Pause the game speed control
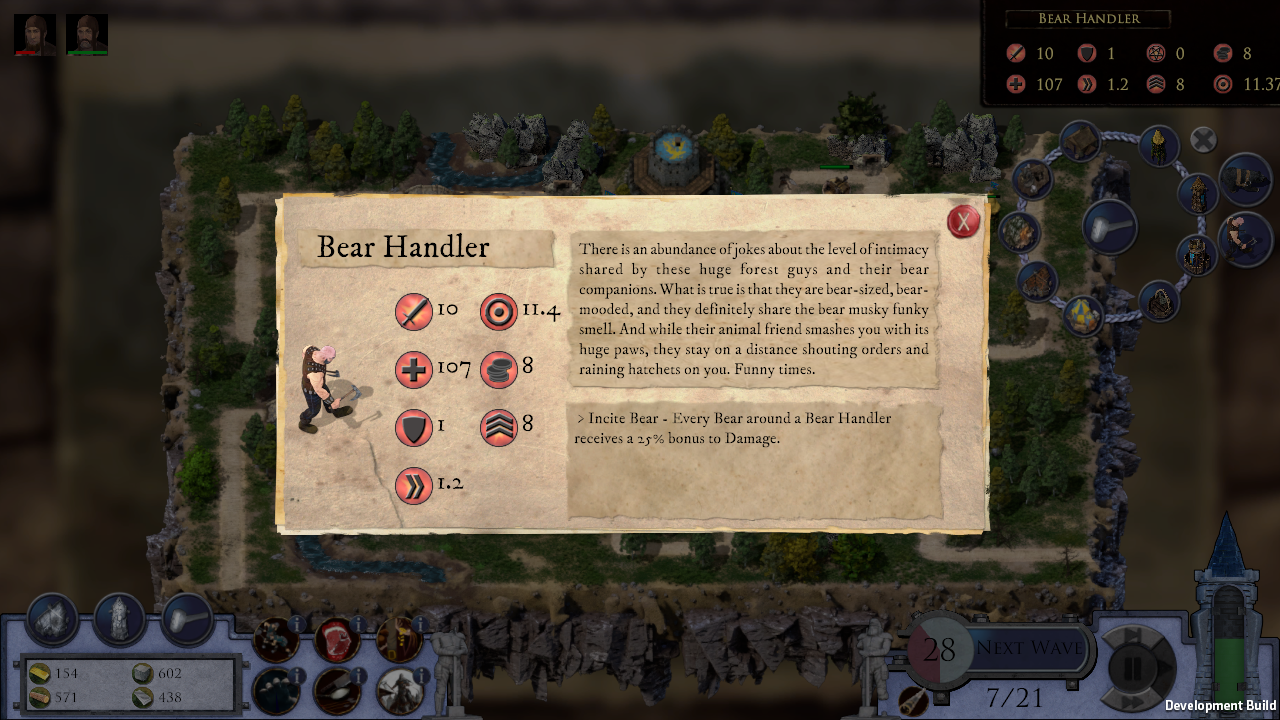1280x720 pixels. click(1134, 667)
